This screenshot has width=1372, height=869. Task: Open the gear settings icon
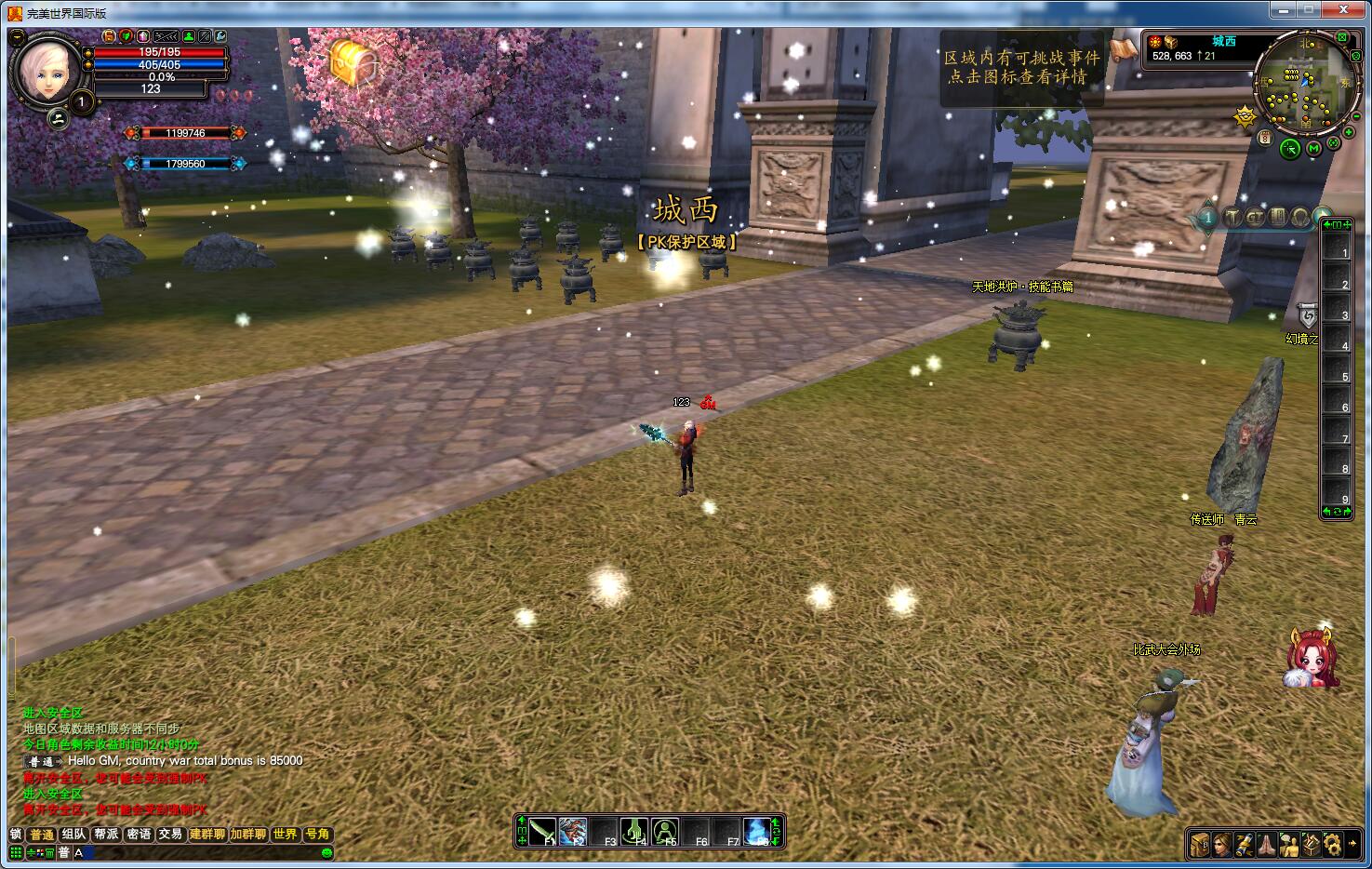pos(1333,844)
